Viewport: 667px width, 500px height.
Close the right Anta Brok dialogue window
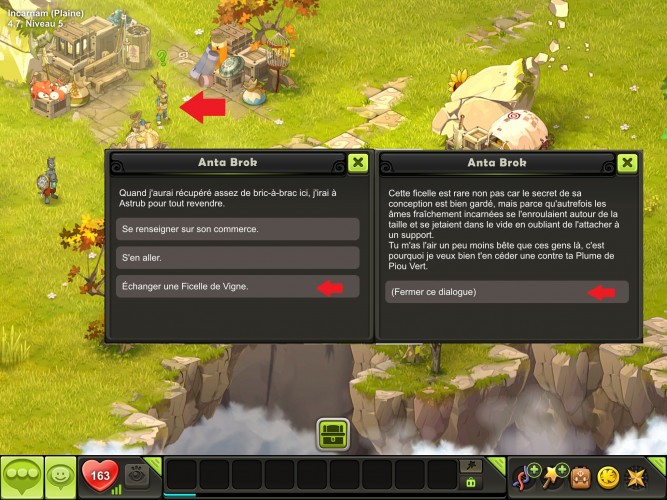click(627, 163)
